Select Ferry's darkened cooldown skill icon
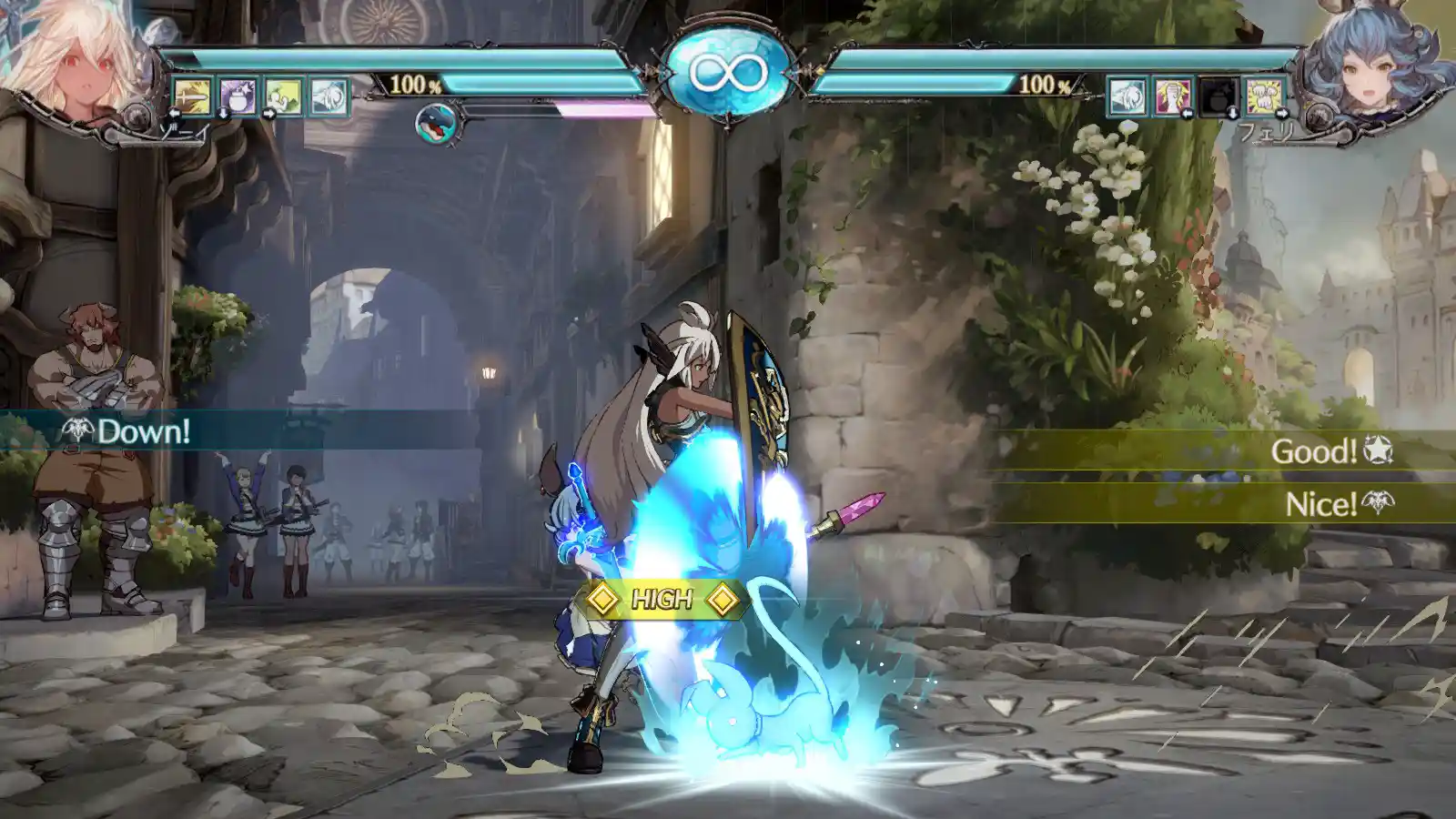Viewport: 1456px width, 819px height. (1218, 96)
